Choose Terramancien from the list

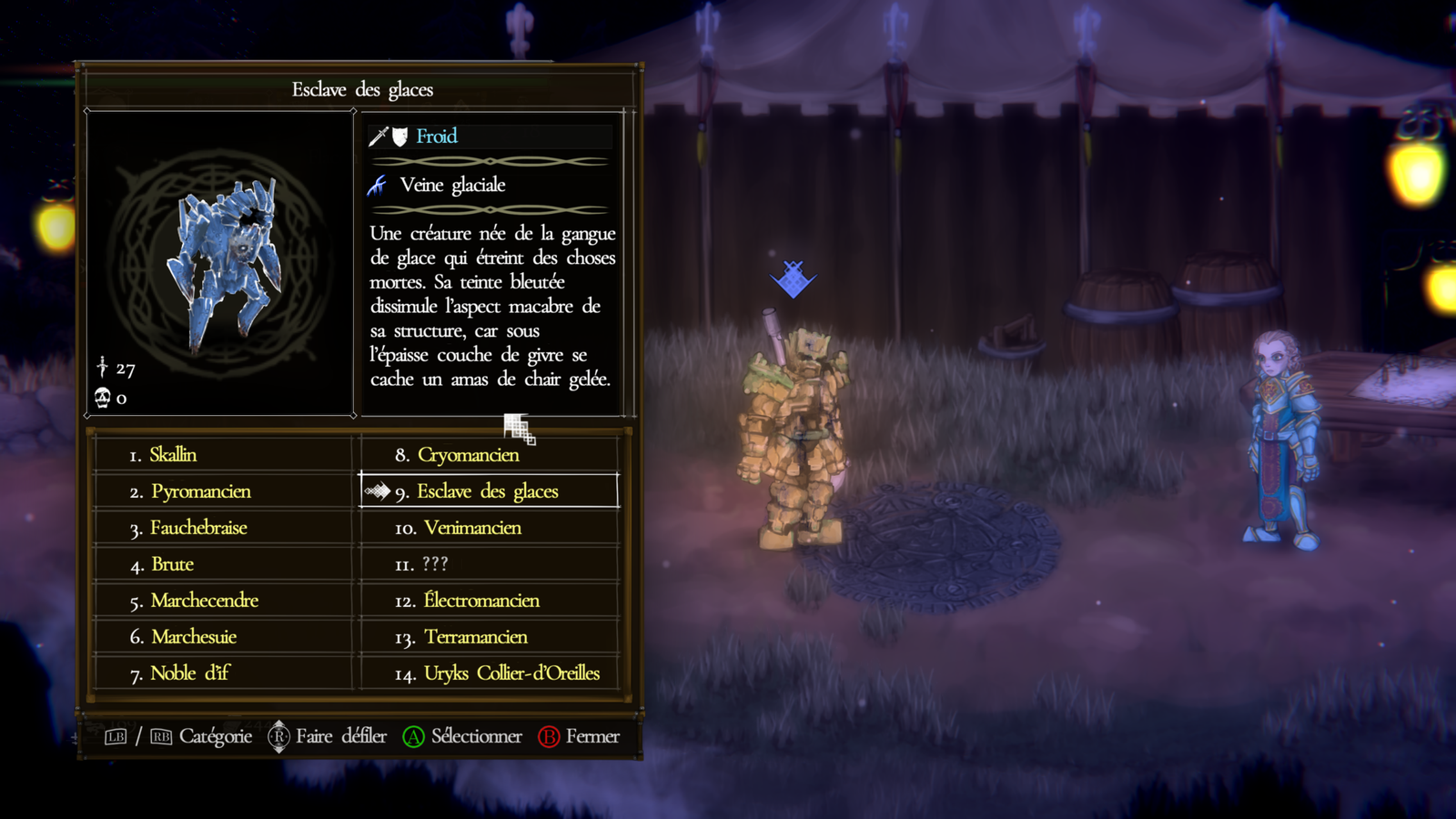(x=476, y=637)
